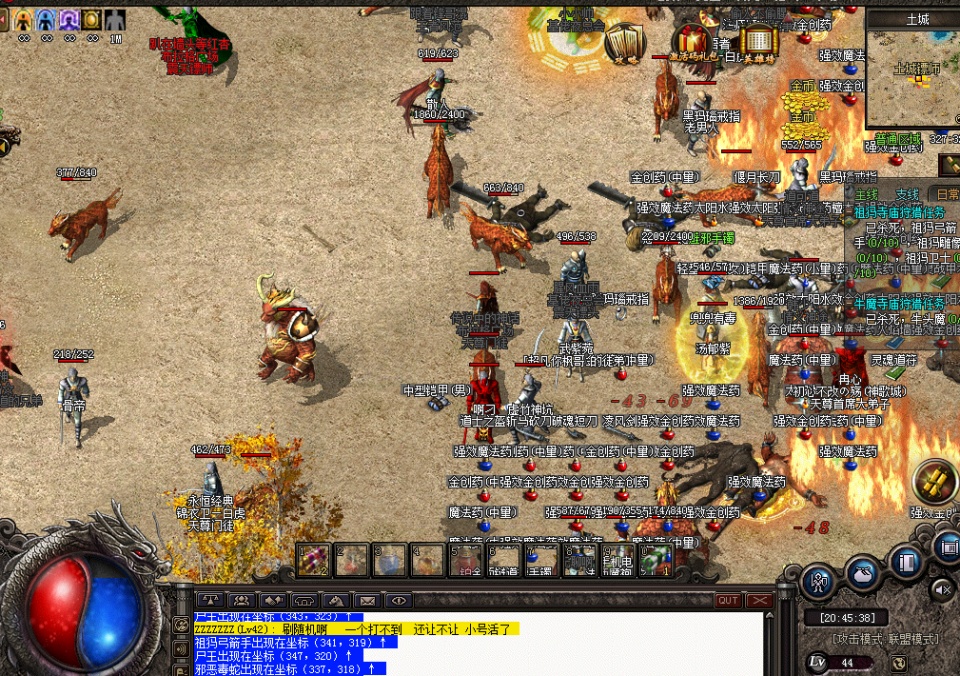The width and height of the screenshot is (960, 676).
Task: Click the QUT button on chat bar
Action: [x=728, y=601]
